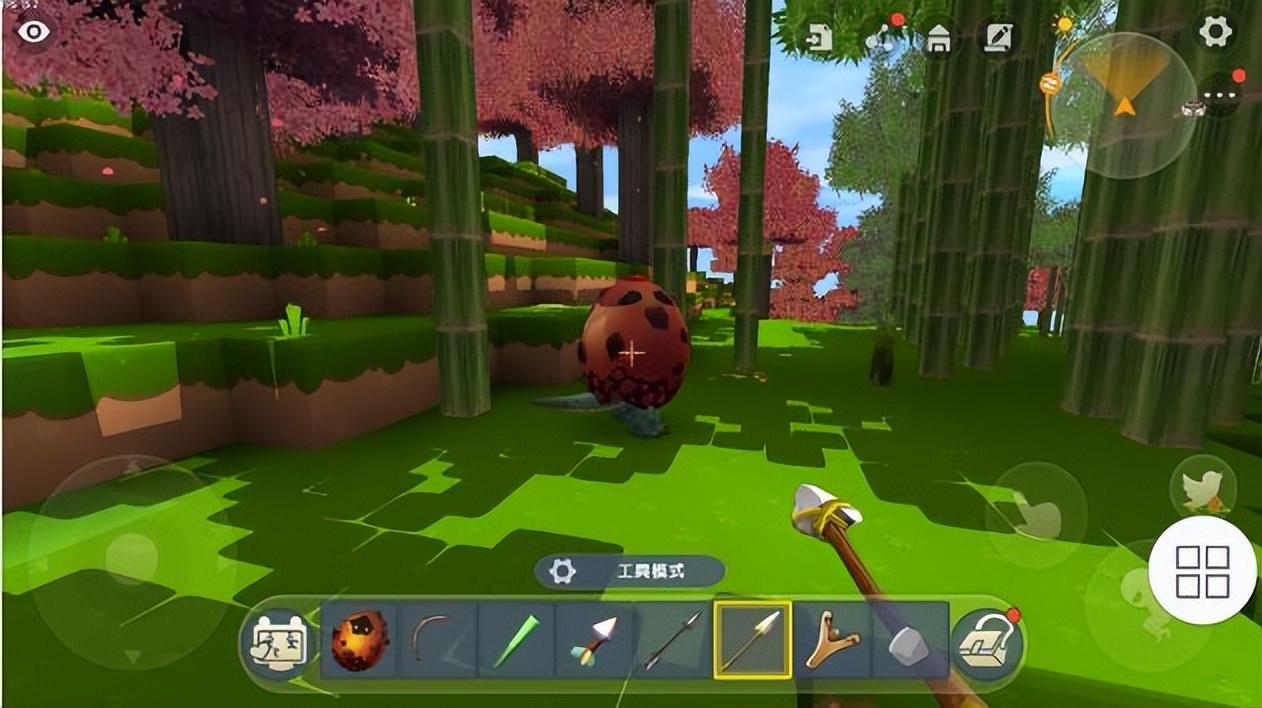Open the share icon with red dot
This screenshot has height=708, width=1262.
pyautogui.click(x=881, y=38)
